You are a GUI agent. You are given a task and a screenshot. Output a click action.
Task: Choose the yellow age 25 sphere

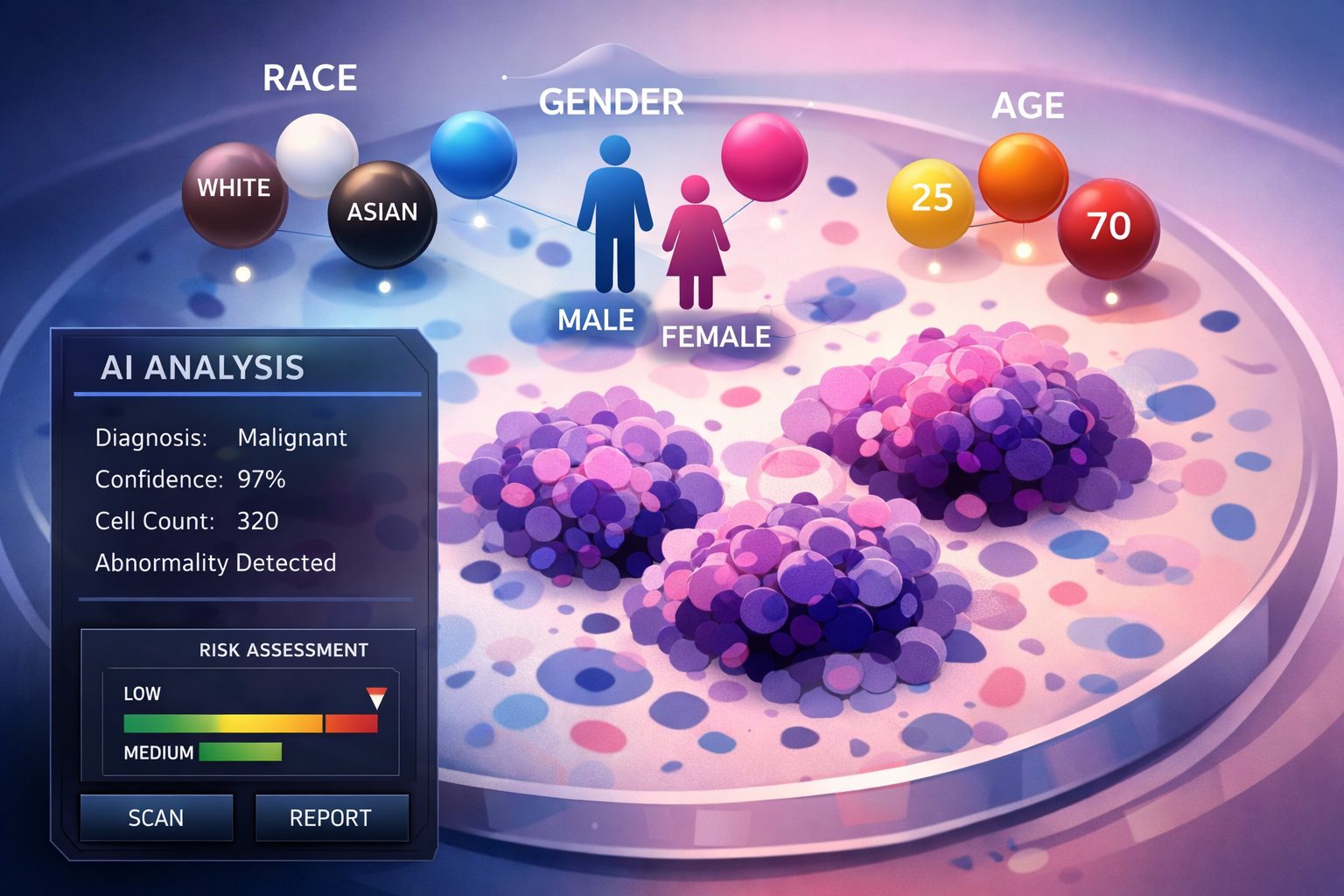tap(930, 201)
